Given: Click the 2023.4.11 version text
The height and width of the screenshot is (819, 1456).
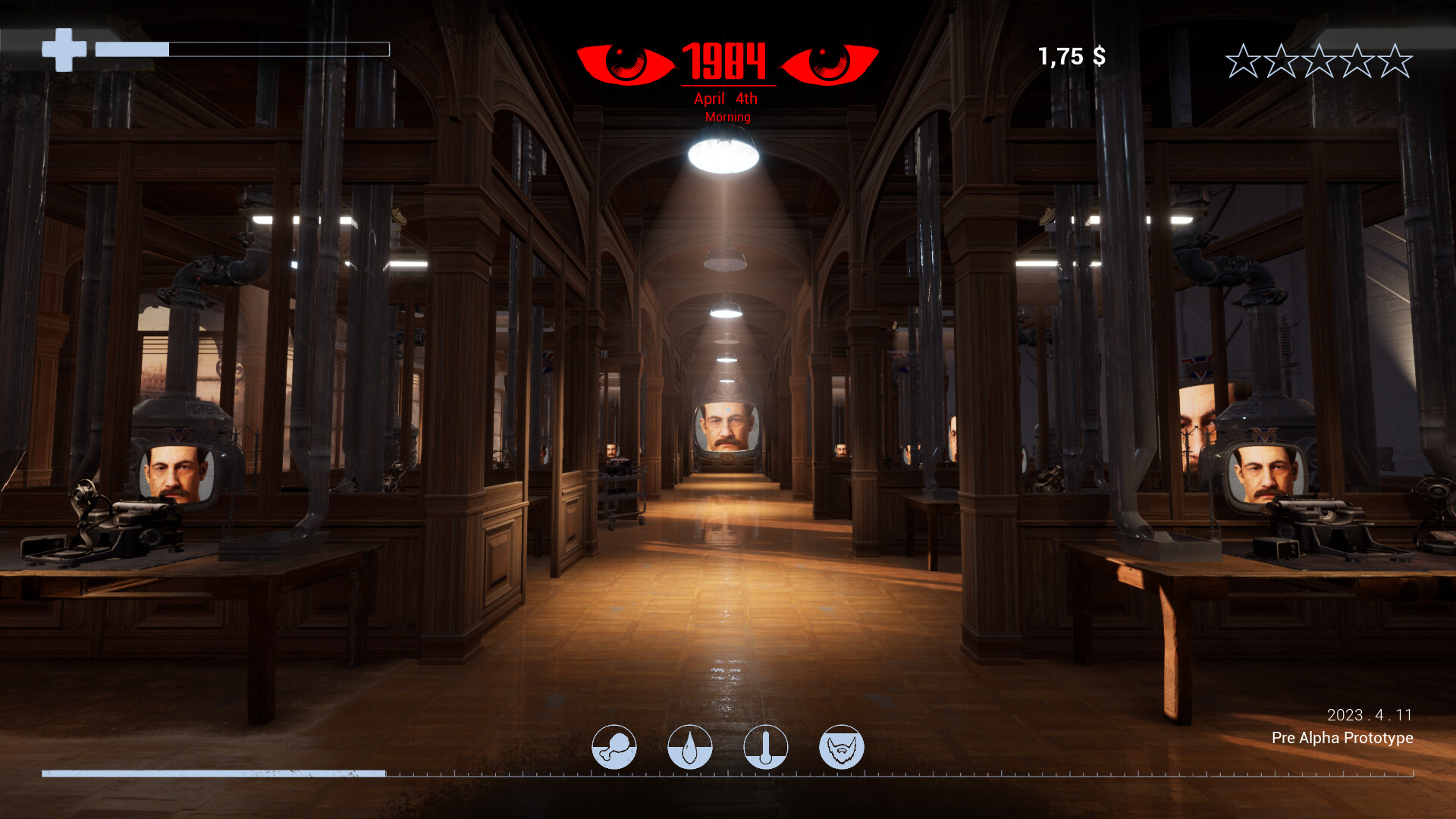Looking at the screenshot, I should 1369,714.
